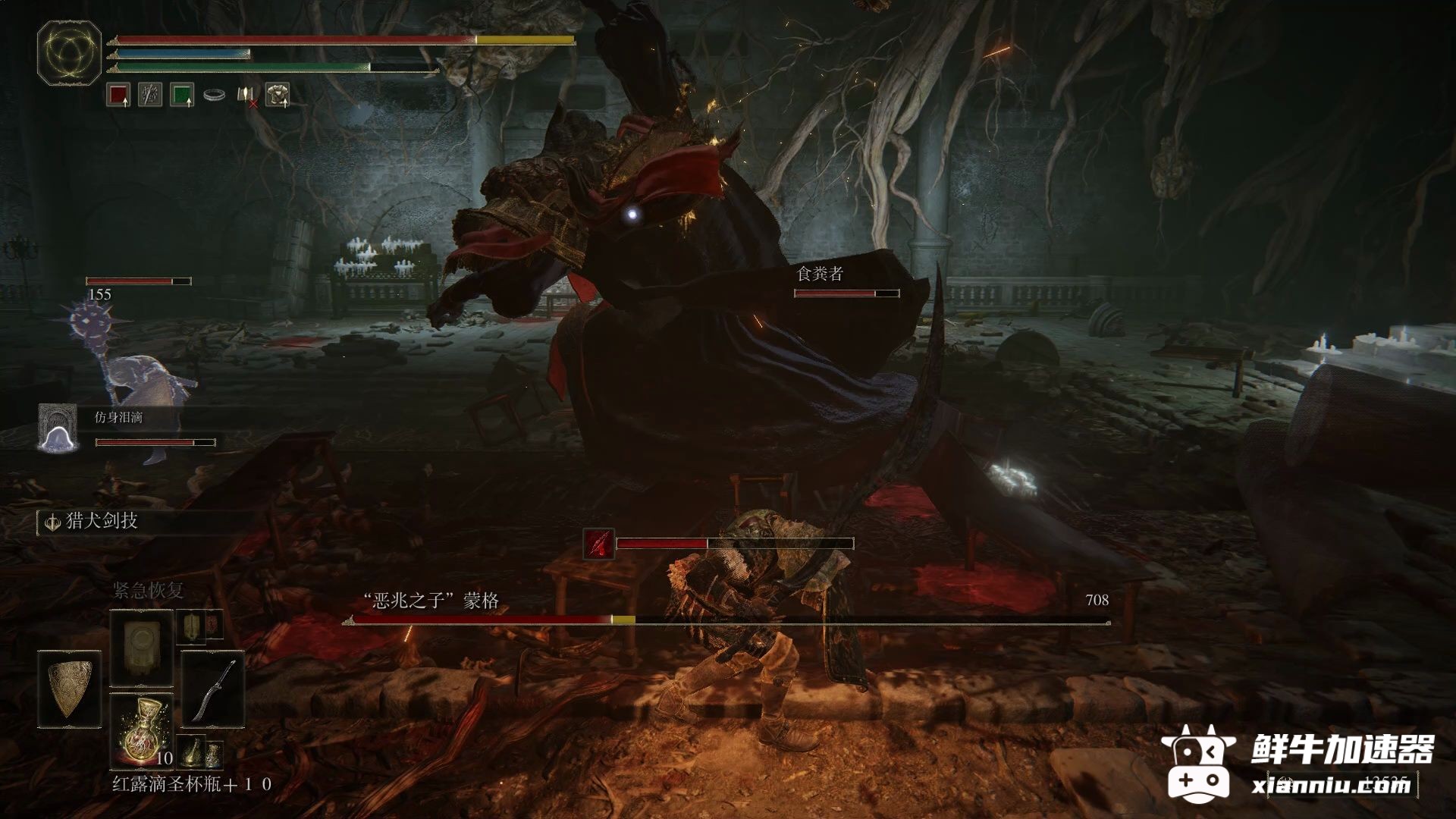Inspect the crossed-blades buff icon
The height and width of the screenshot is (819, 1456).
click(150, 96)
